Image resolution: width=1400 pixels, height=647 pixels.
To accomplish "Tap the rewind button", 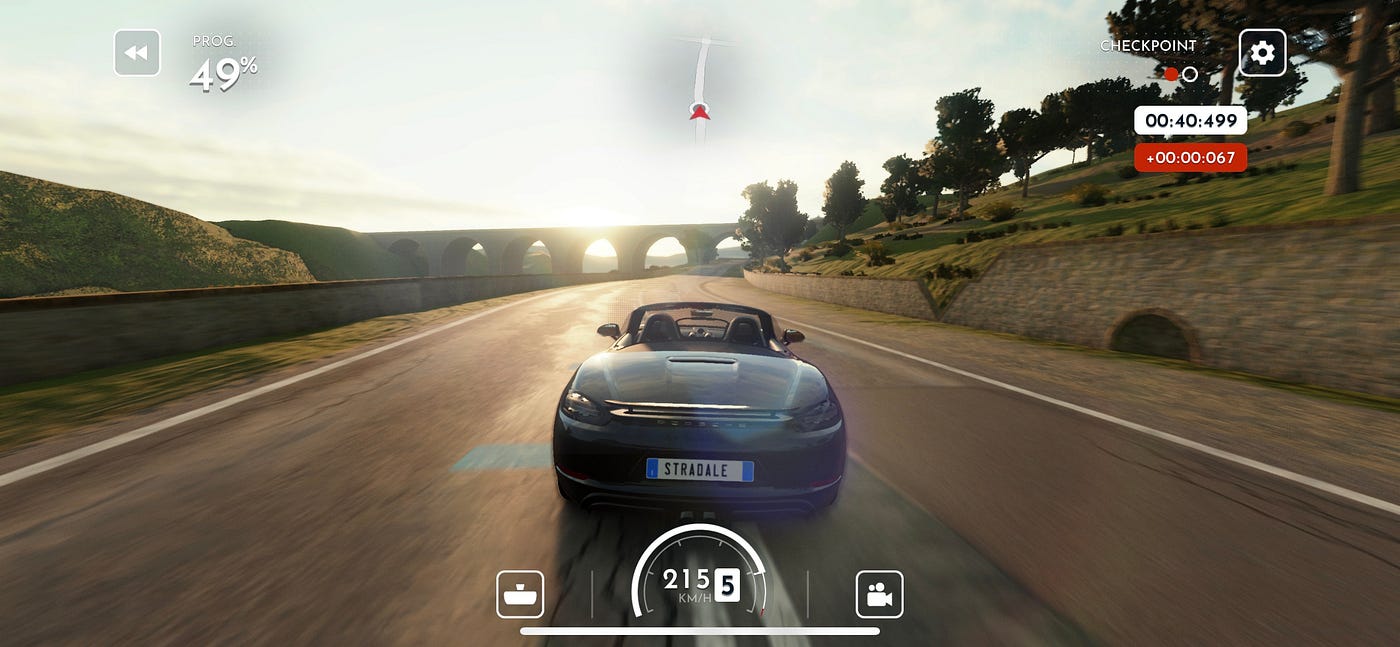I will [x=137, y=53].
